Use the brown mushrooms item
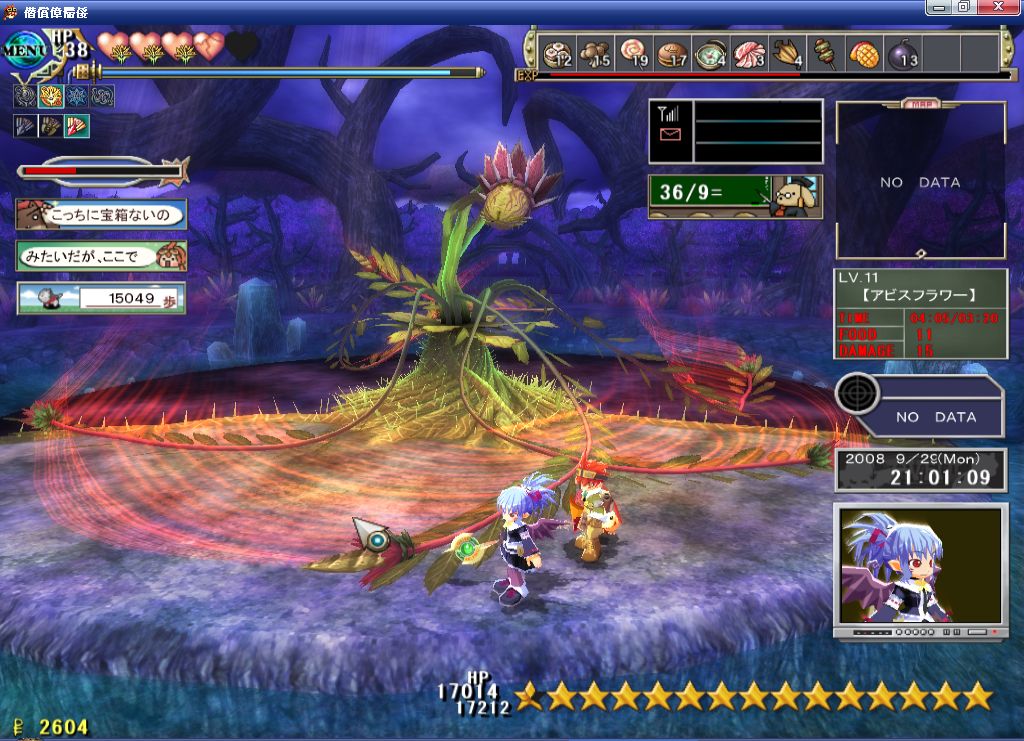Viewport: 1024px width, 741px height. pyautogui.click(x=597, y=52)
